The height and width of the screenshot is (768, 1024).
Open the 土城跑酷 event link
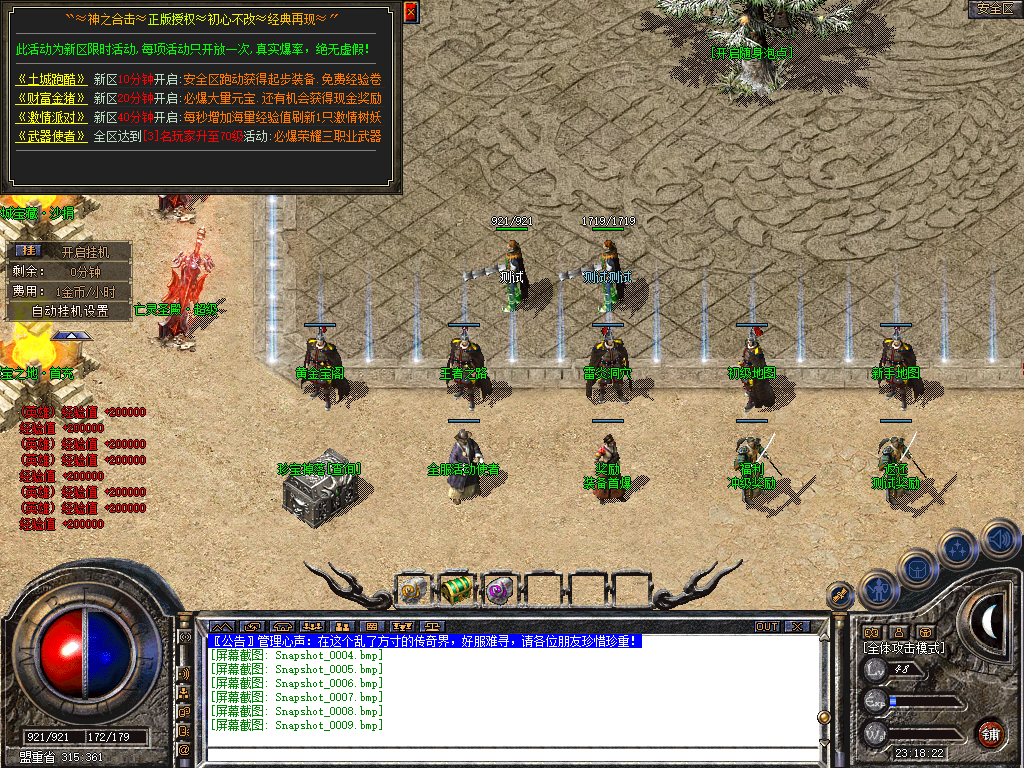[x=52, y=79]
